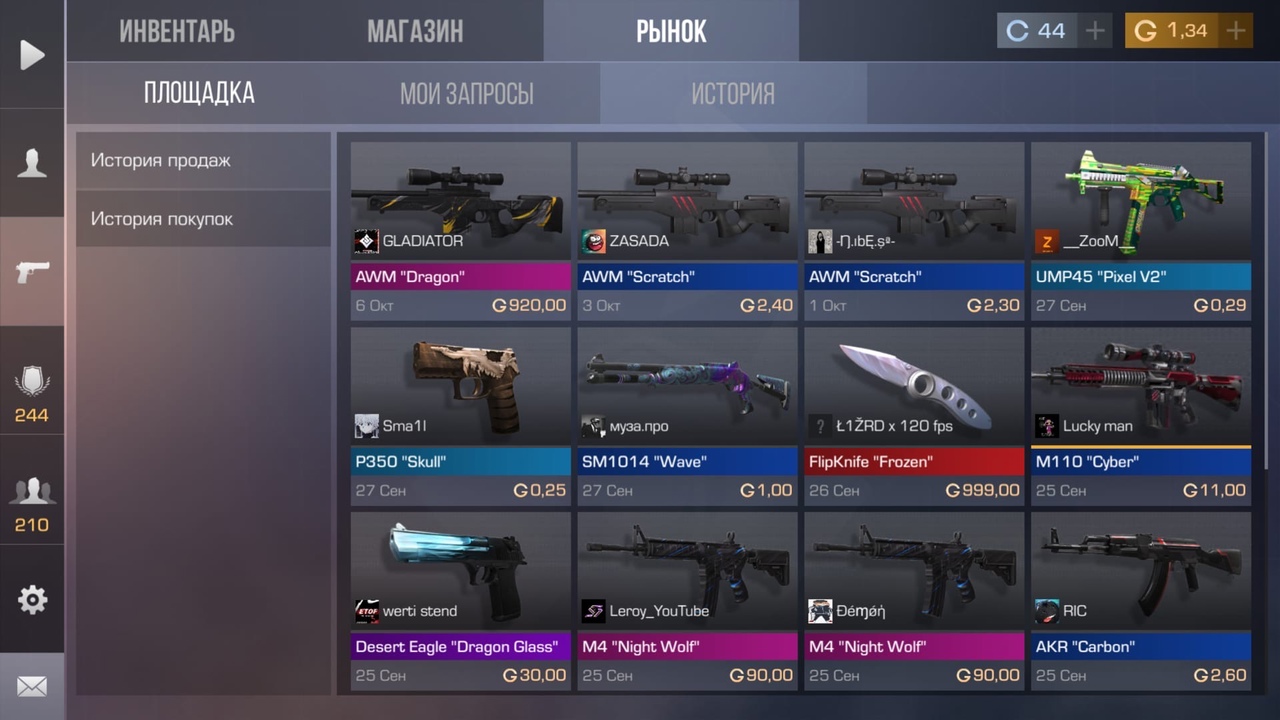Click the play arrow icon in sidebar
1280x720 pixels.
pos(32,55)
